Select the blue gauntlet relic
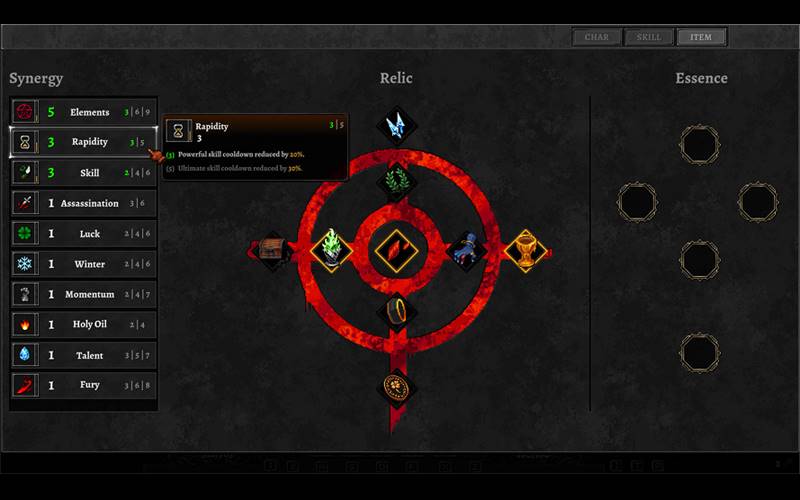The width and height of the screenshot is (800, 500). 466,249
